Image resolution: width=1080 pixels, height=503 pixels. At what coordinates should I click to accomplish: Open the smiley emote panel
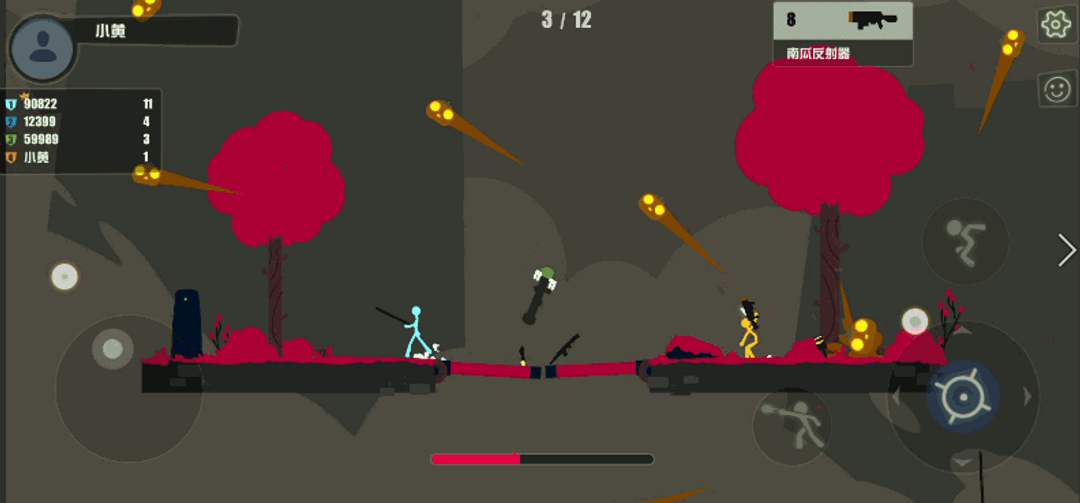tap(1056, 89)
